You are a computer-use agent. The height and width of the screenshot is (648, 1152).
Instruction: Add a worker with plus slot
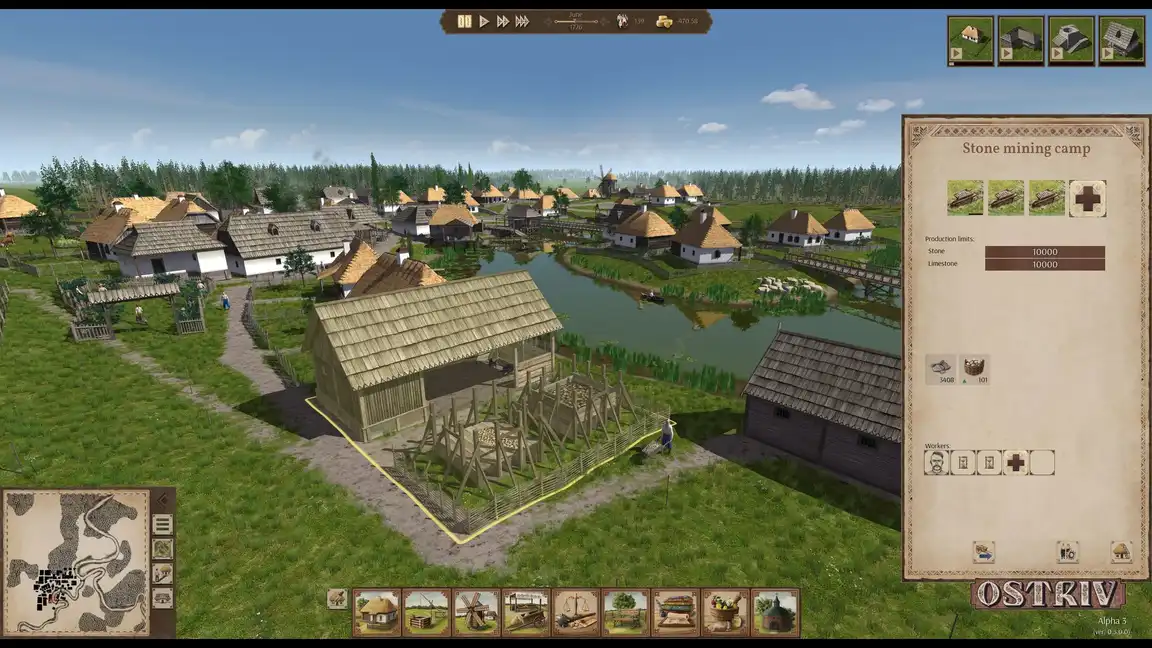(x=1016, y=462)
